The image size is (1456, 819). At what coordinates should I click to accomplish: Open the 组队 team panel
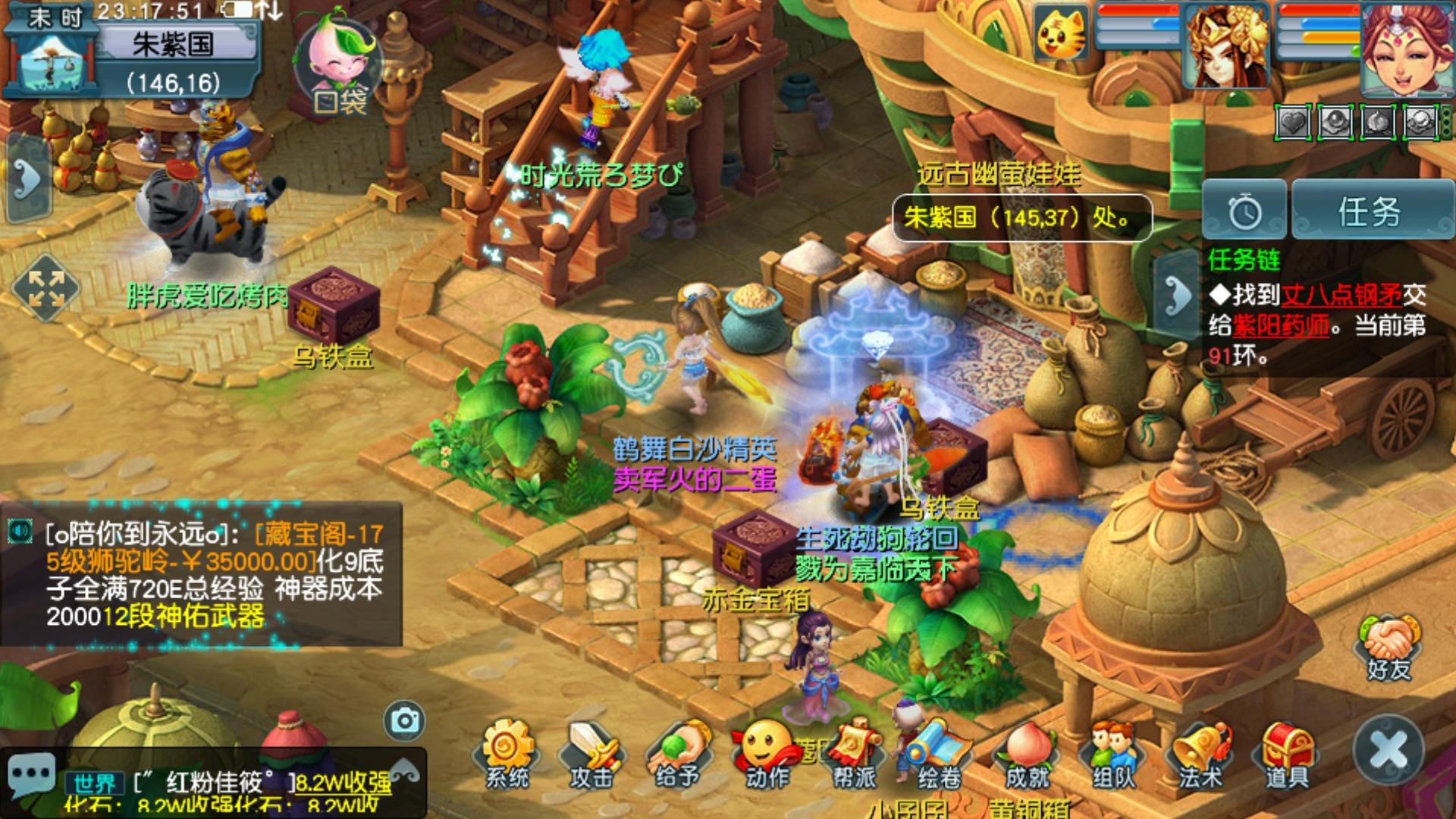click(1112, 755)
